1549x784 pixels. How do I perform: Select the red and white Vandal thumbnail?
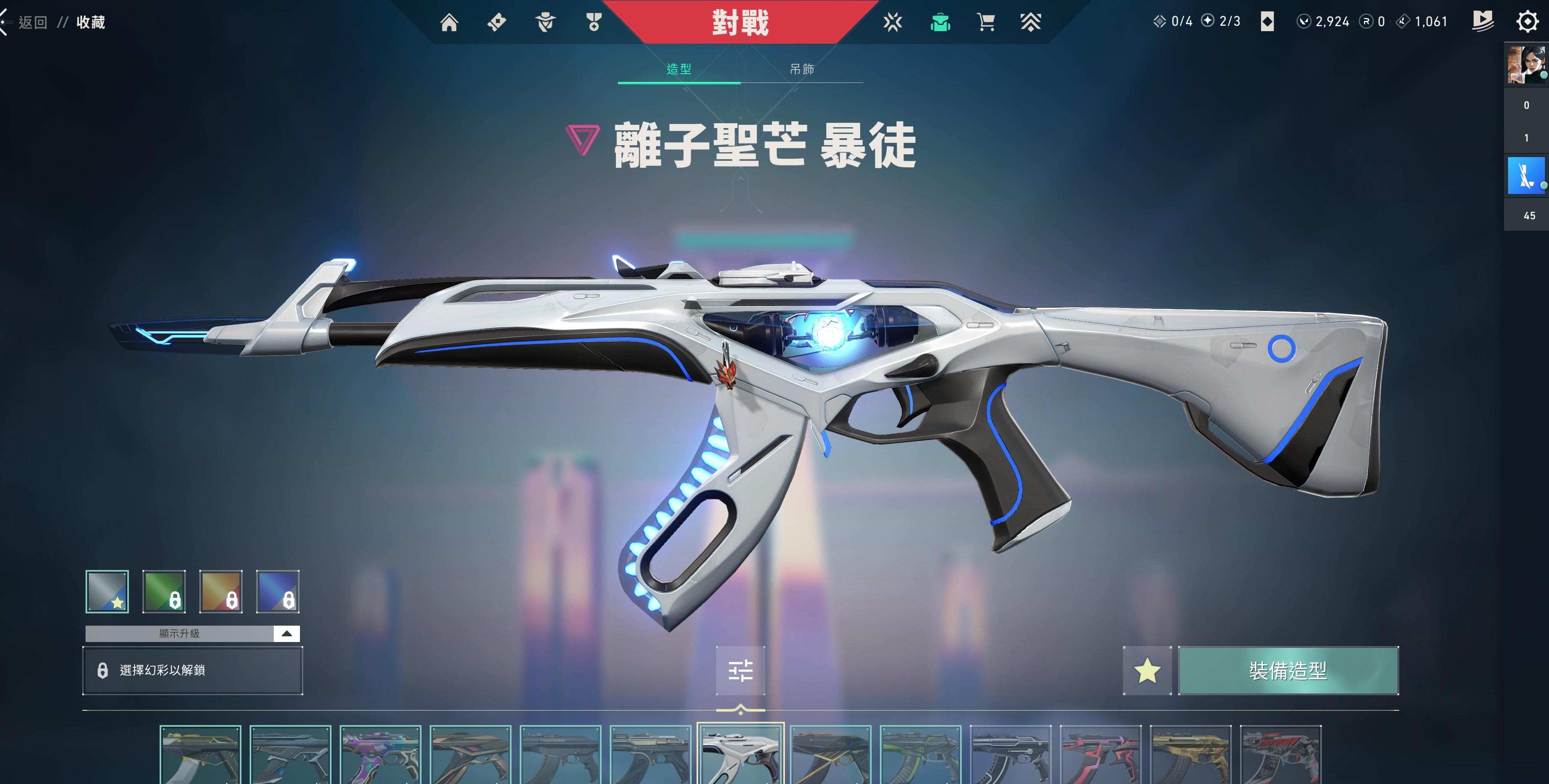1280,755
